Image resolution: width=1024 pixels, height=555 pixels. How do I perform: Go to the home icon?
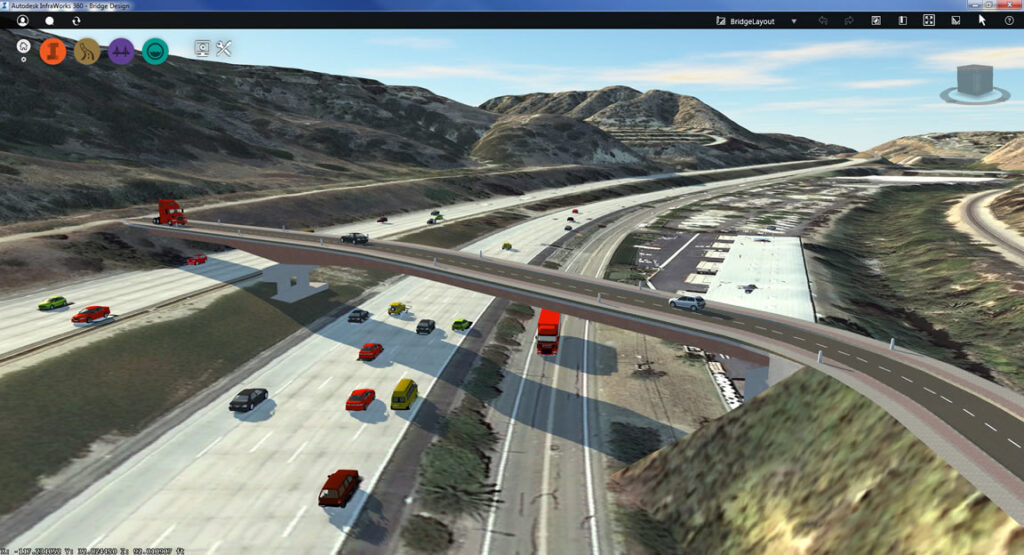tap(23, 46)
